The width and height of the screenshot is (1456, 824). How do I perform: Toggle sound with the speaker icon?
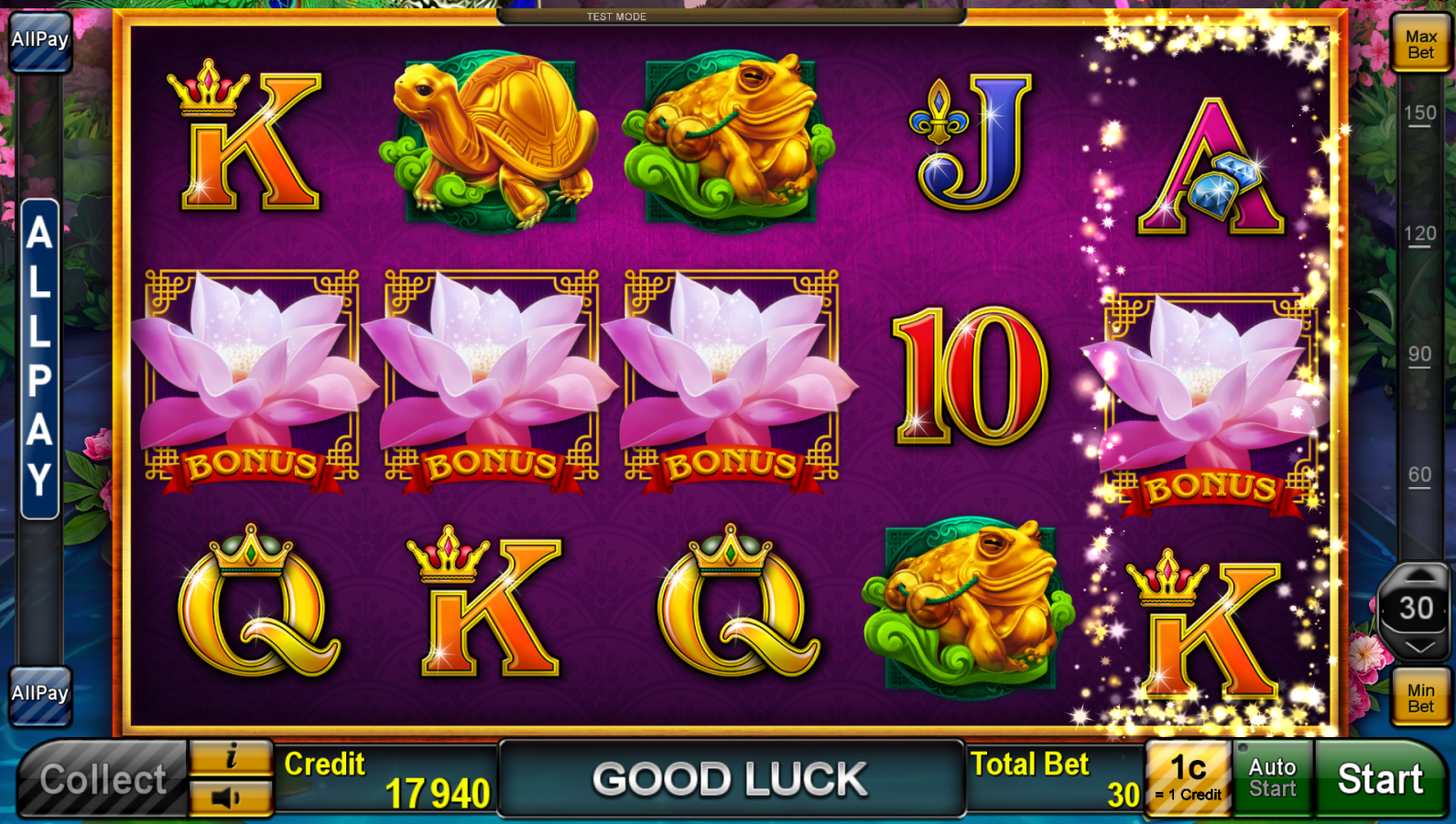point(231,798)
